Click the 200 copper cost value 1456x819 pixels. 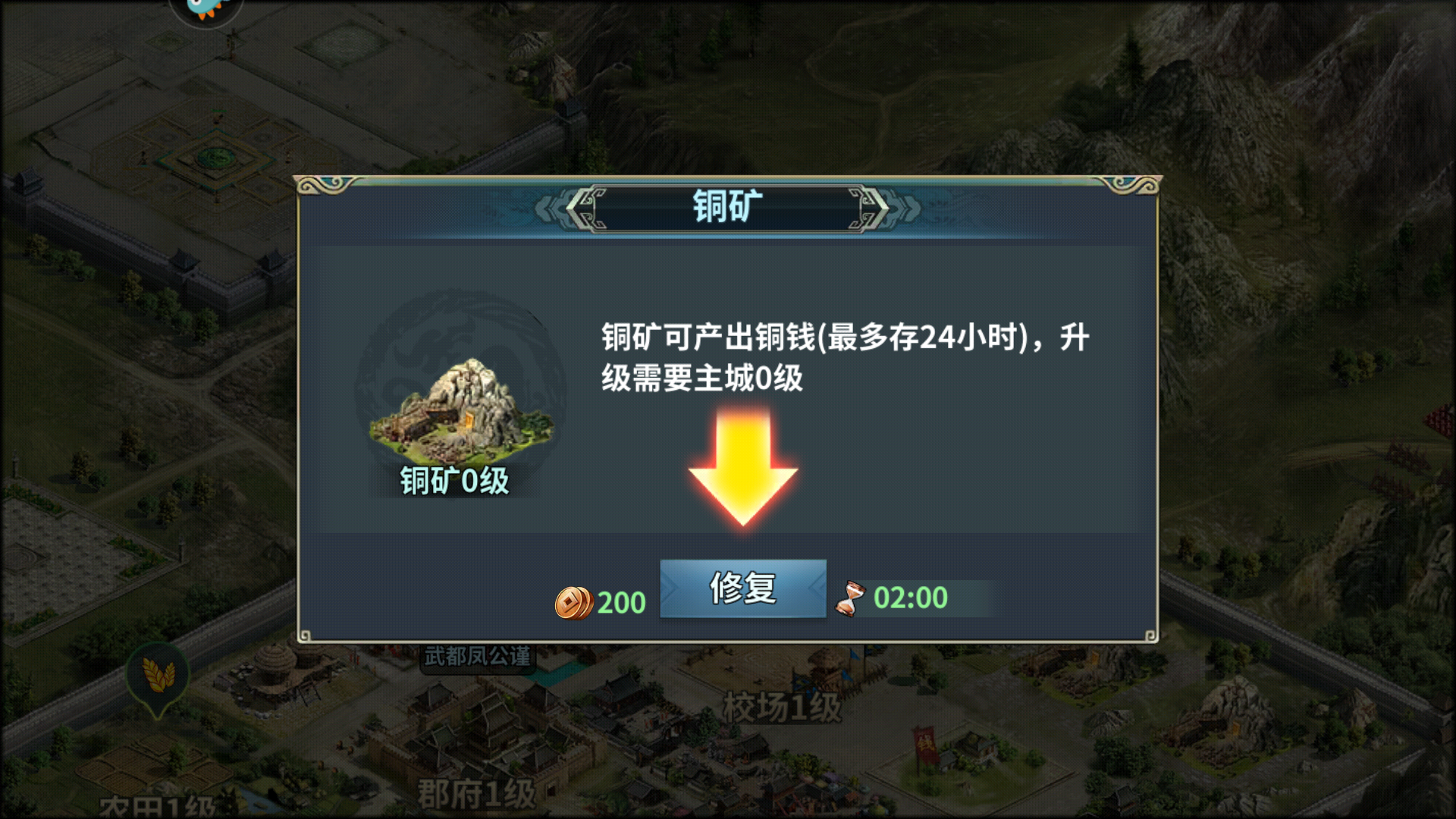click(622, 601)
